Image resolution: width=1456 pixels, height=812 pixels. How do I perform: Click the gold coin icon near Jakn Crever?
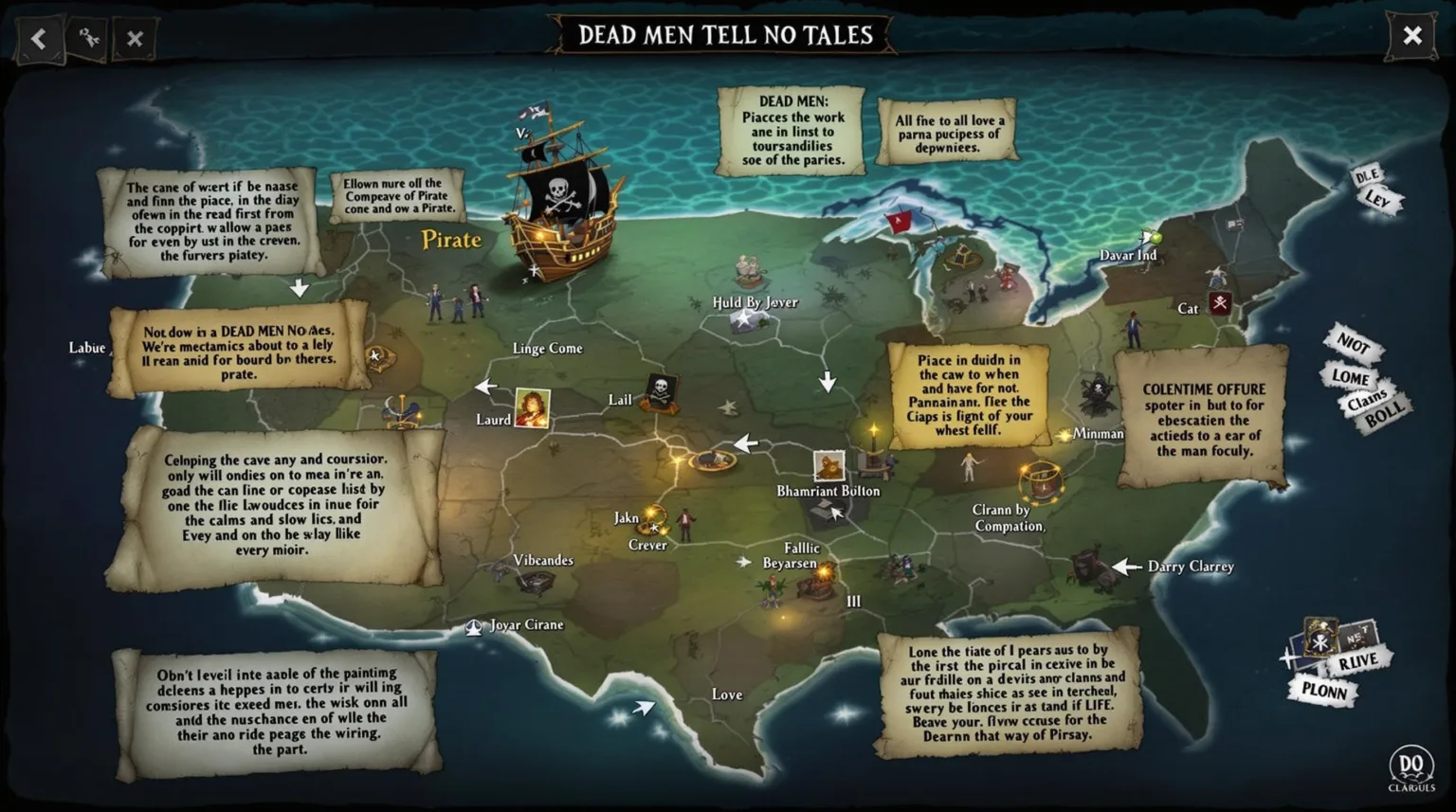point(652,519)
